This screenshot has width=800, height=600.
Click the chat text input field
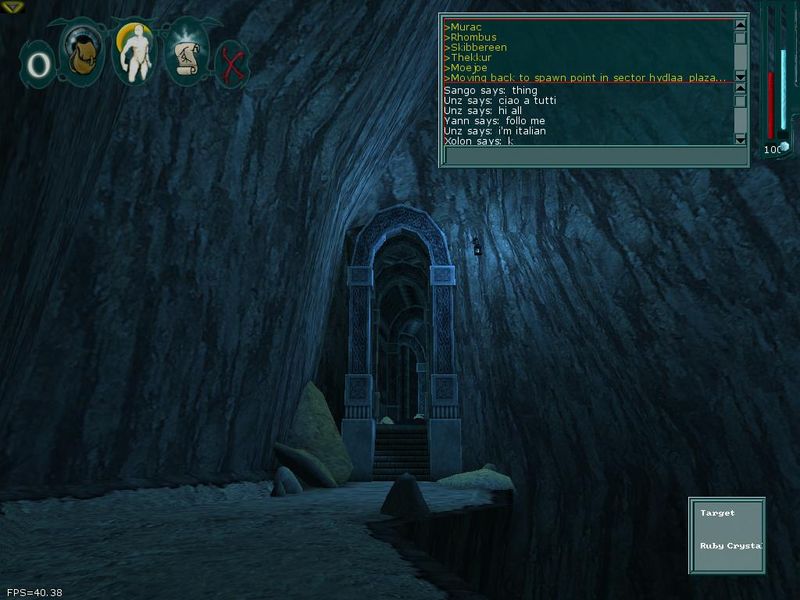595,156
